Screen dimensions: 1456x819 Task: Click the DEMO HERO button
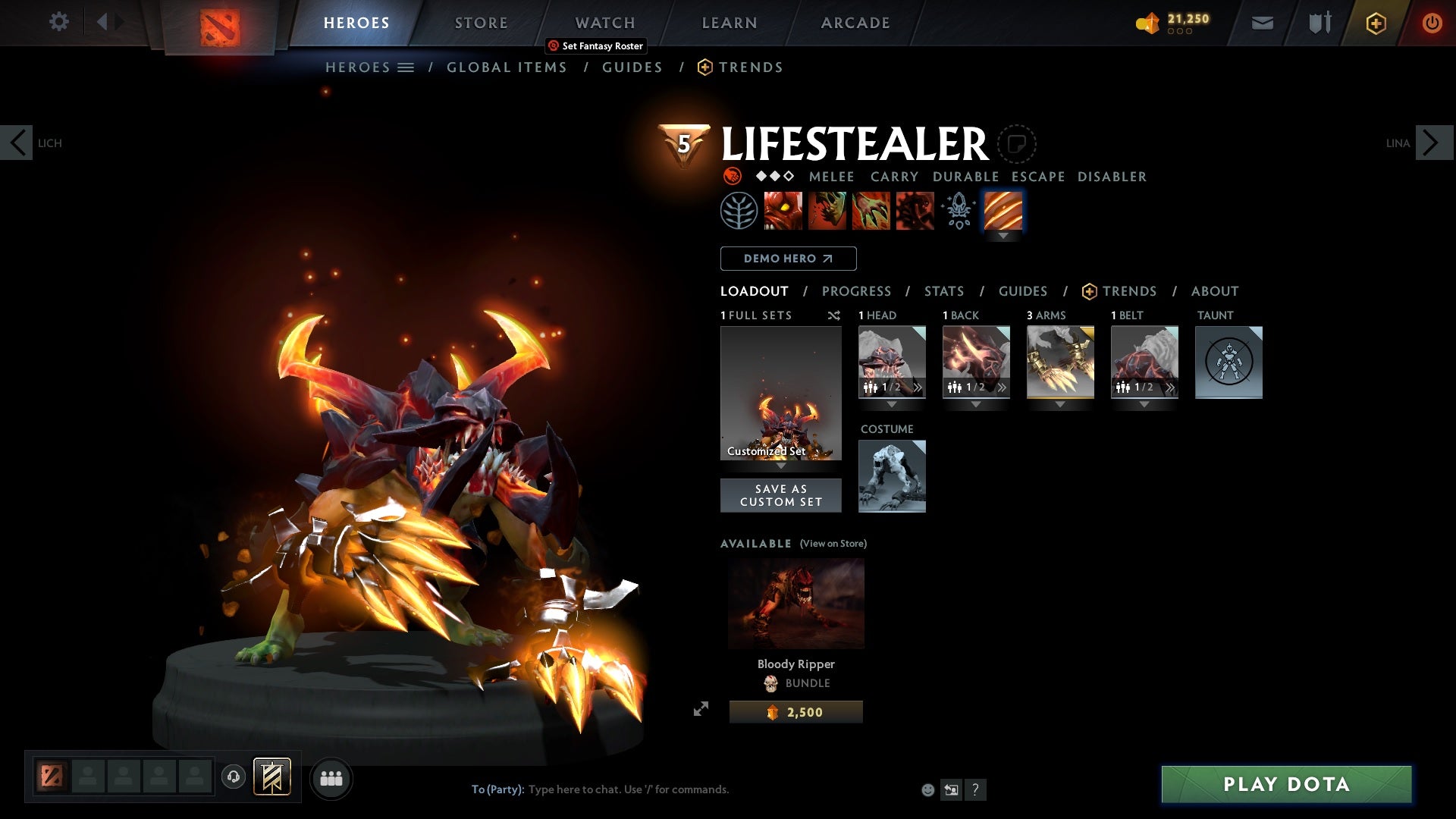(787, 259)
